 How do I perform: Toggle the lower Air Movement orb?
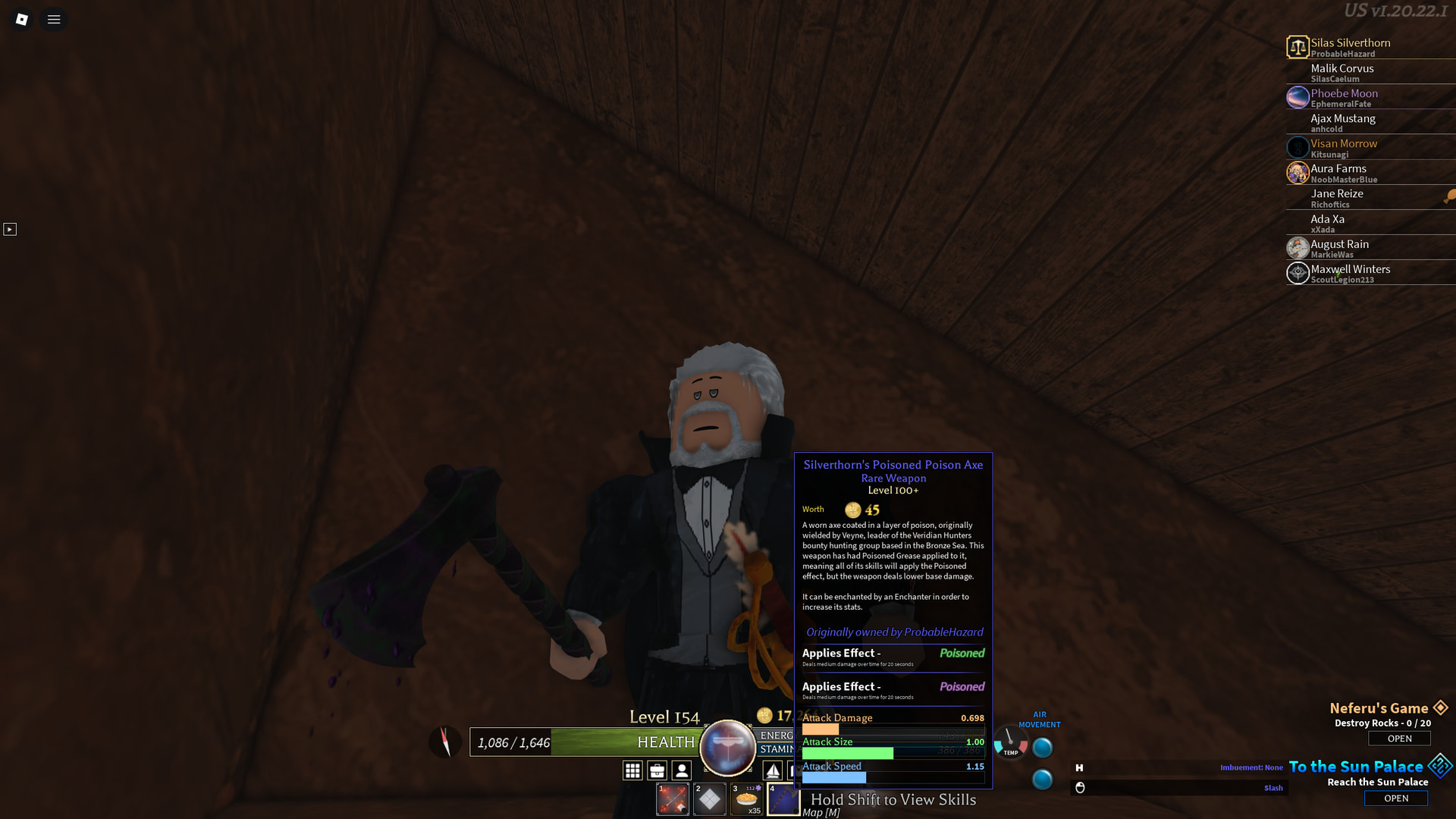tap(1042, 777)
